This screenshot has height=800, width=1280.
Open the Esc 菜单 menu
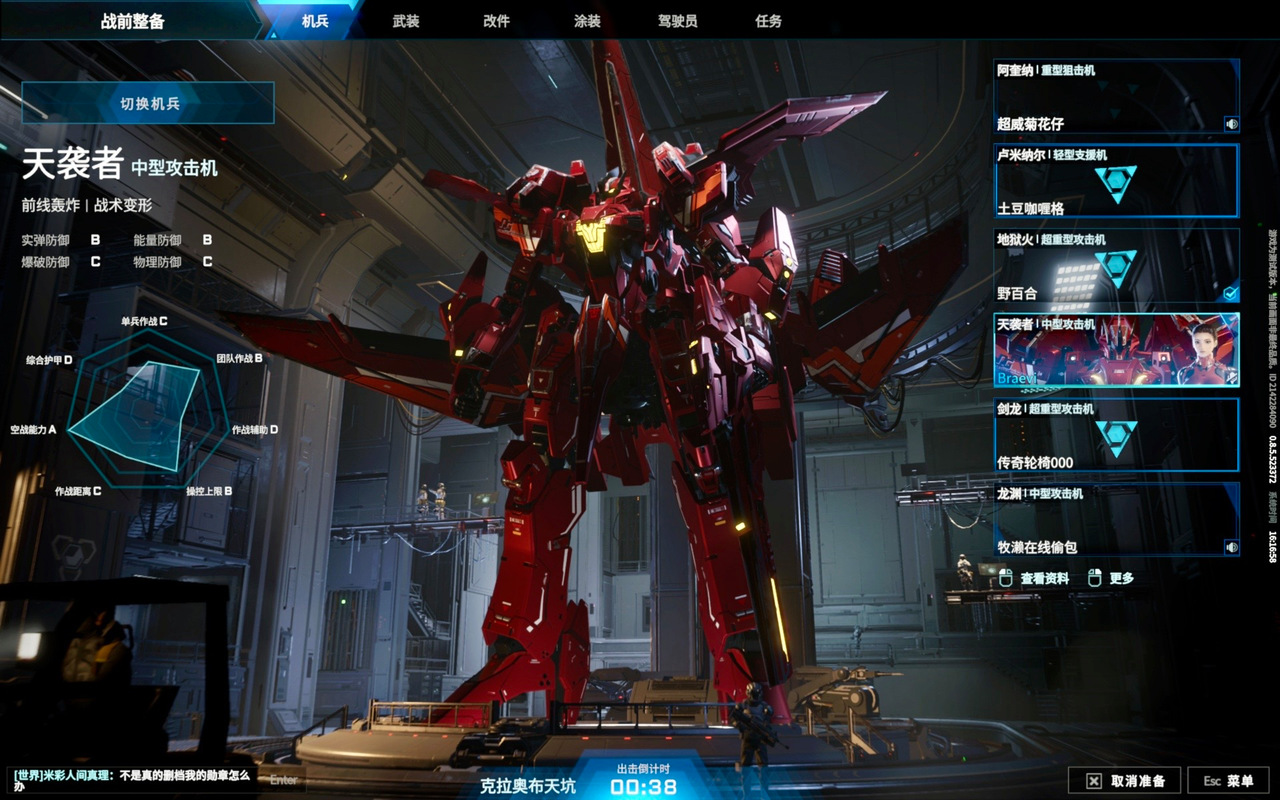(x=1228, y=781)
